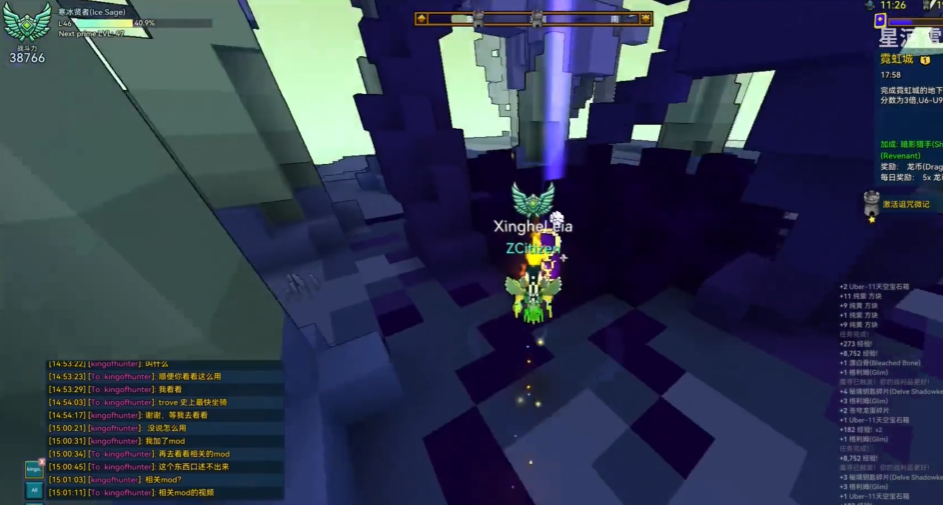Select the blue badge icon above 星河 panel
The height and width of the screenshot is (505, 943).
click(x=880, y=20)
